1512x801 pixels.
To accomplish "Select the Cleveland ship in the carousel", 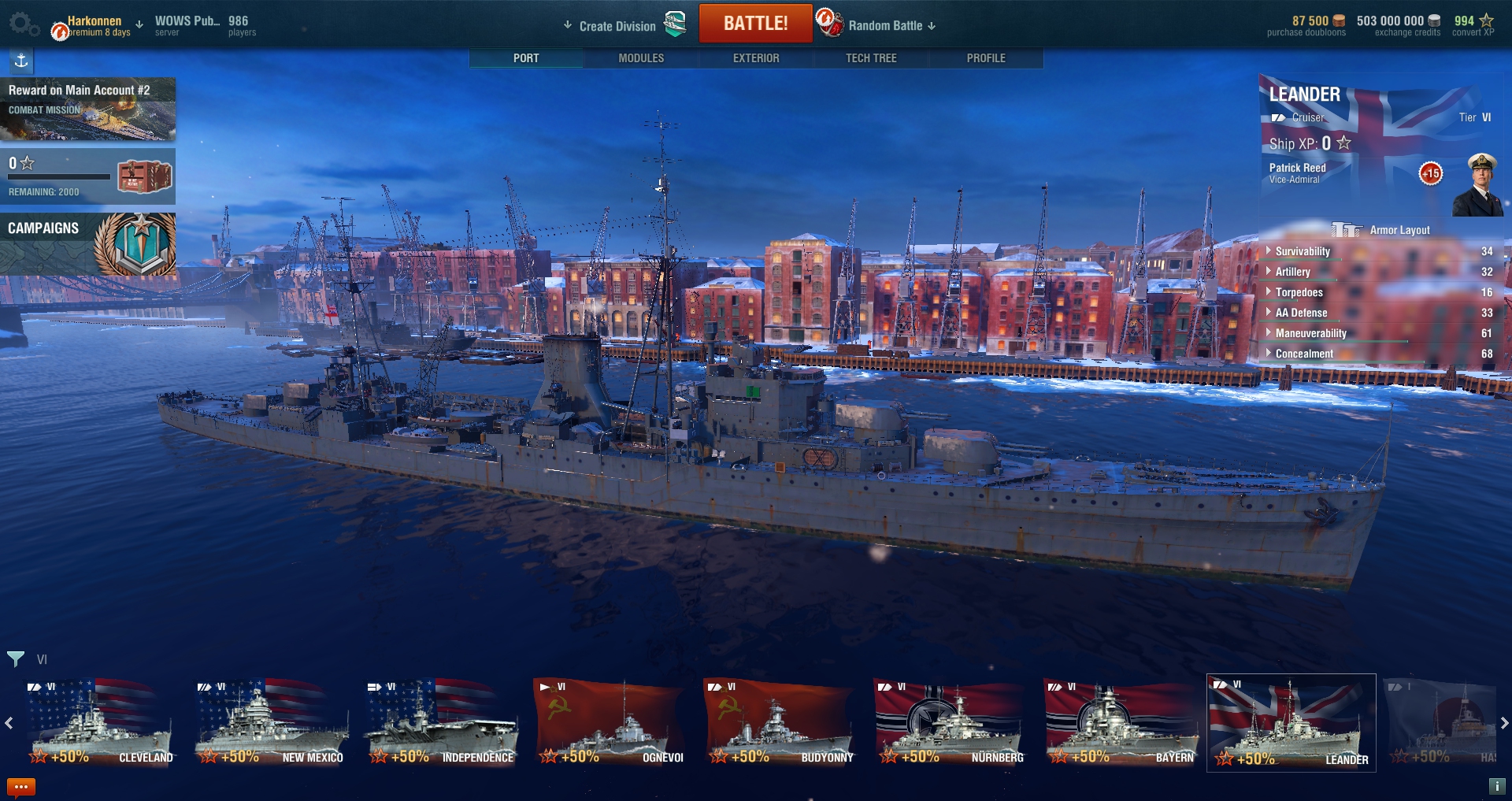I will tap(100, 725).
